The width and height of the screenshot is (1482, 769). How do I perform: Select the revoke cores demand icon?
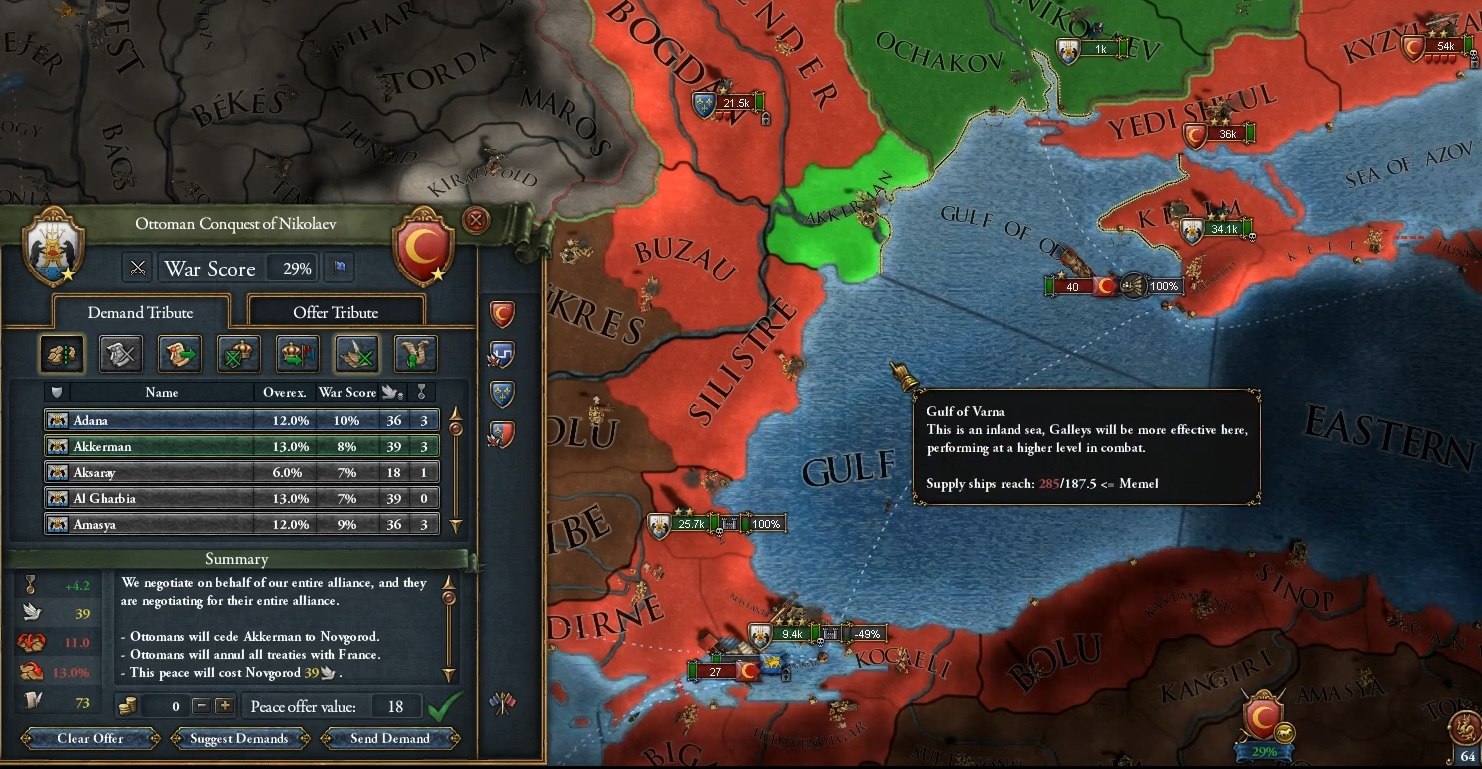238,354
